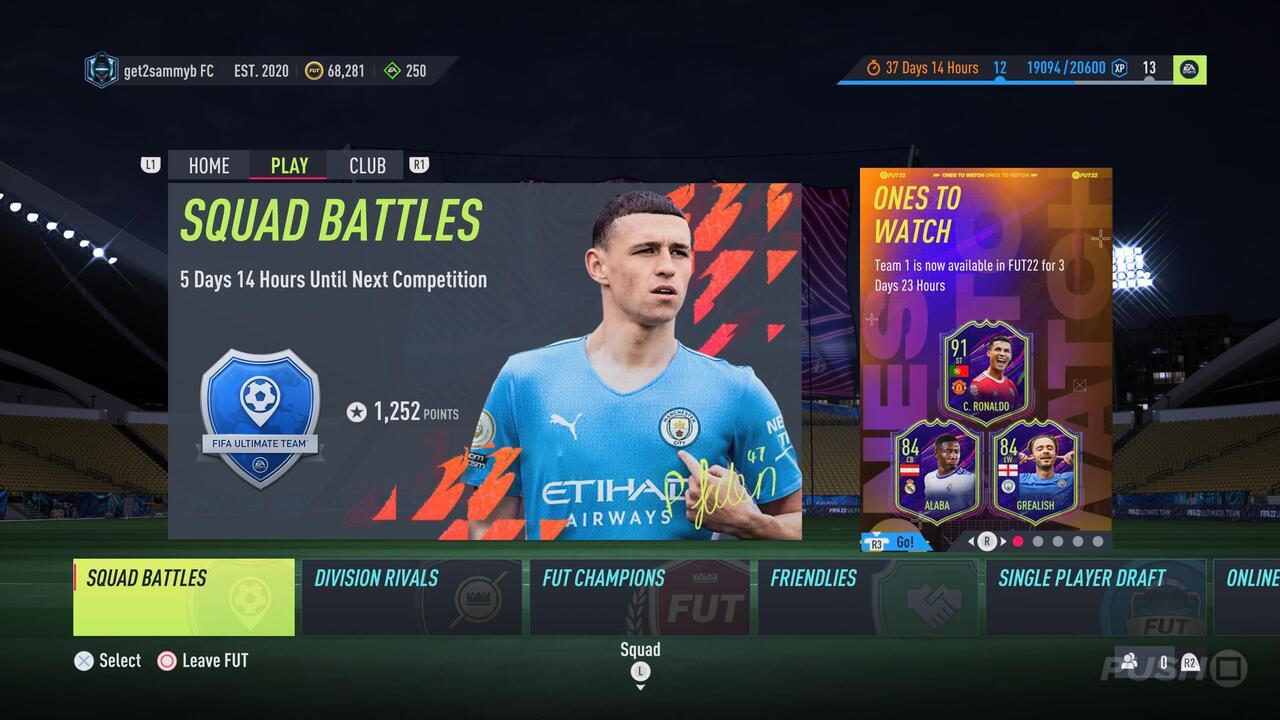This screenshot has width=1280, height=720.
Task: Click the FUT coins icon near the balance
Action: point(314,70)
